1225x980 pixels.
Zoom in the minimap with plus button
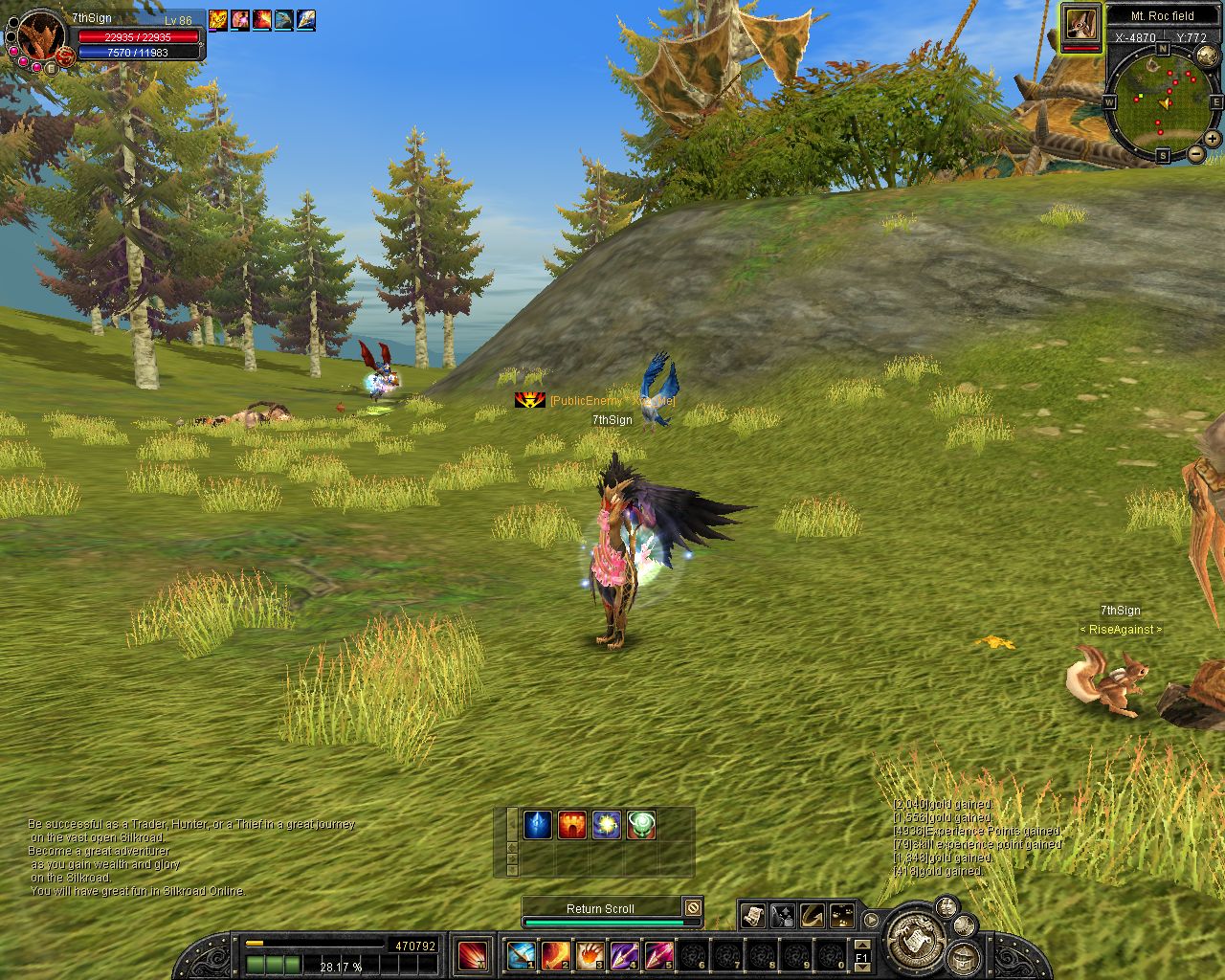[x=1213, y=139]
